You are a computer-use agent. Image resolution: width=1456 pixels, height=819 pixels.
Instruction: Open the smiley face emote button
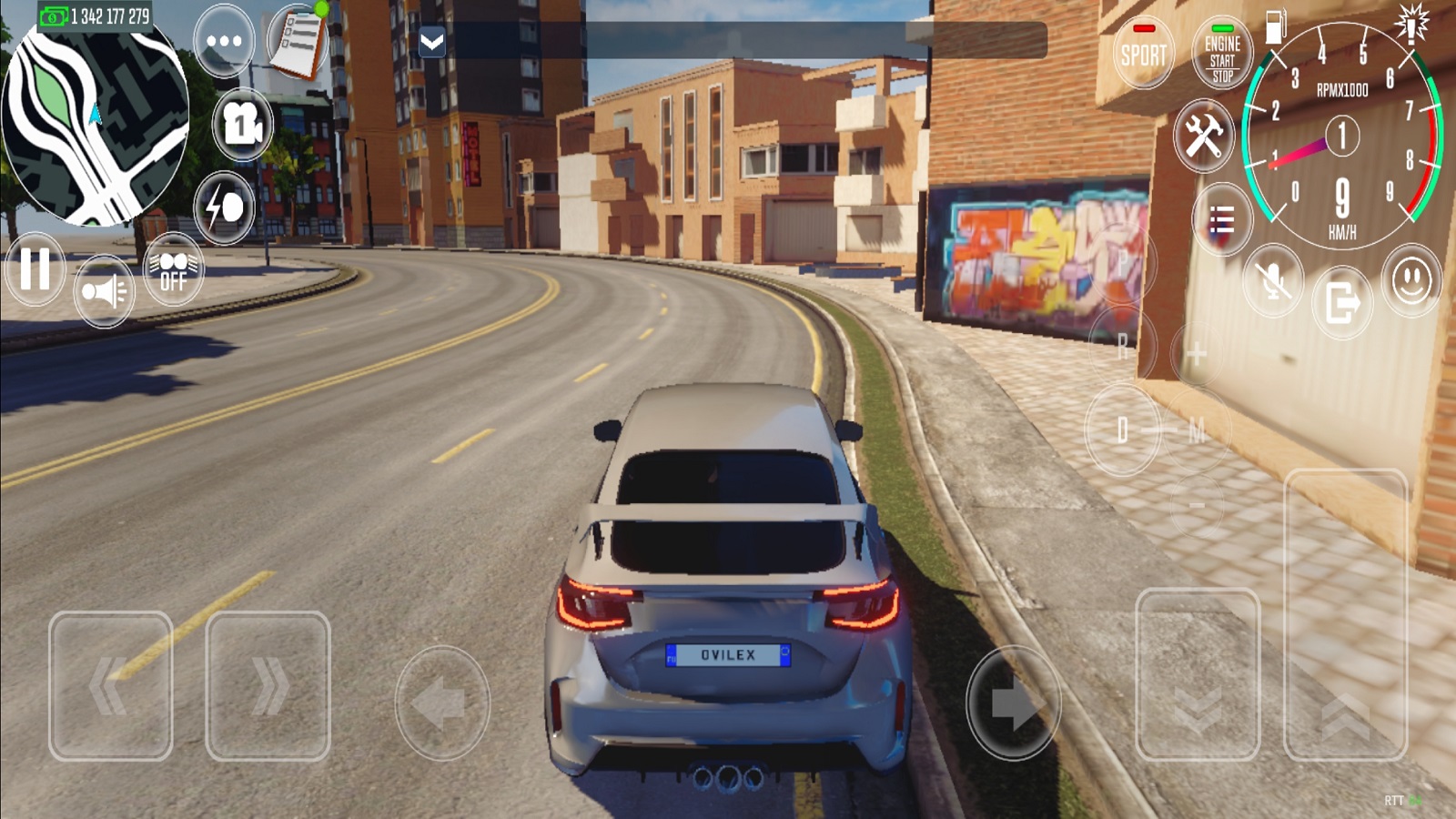(x=1411, y=280)
